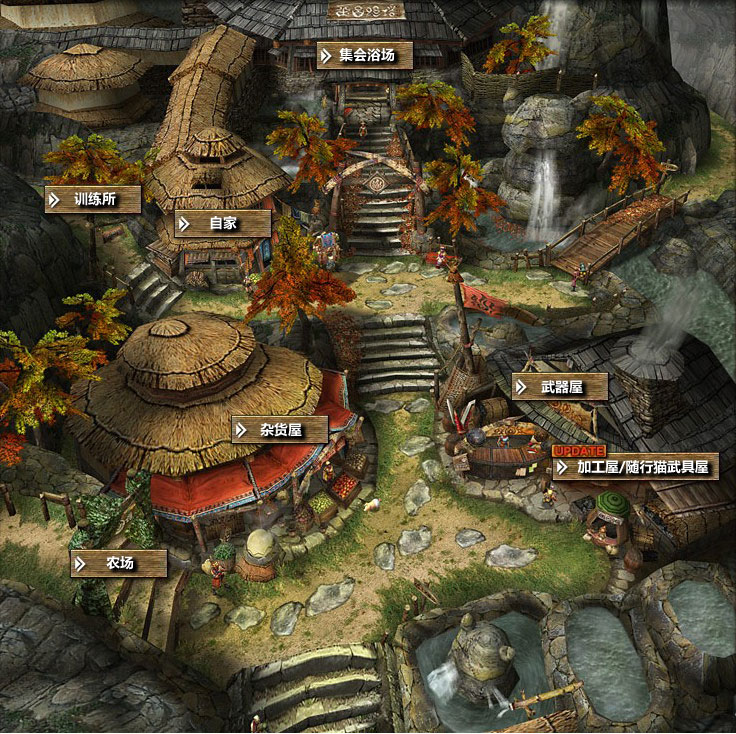Select the 训练所 location label
736x734 pixels.
click(94, 199)
